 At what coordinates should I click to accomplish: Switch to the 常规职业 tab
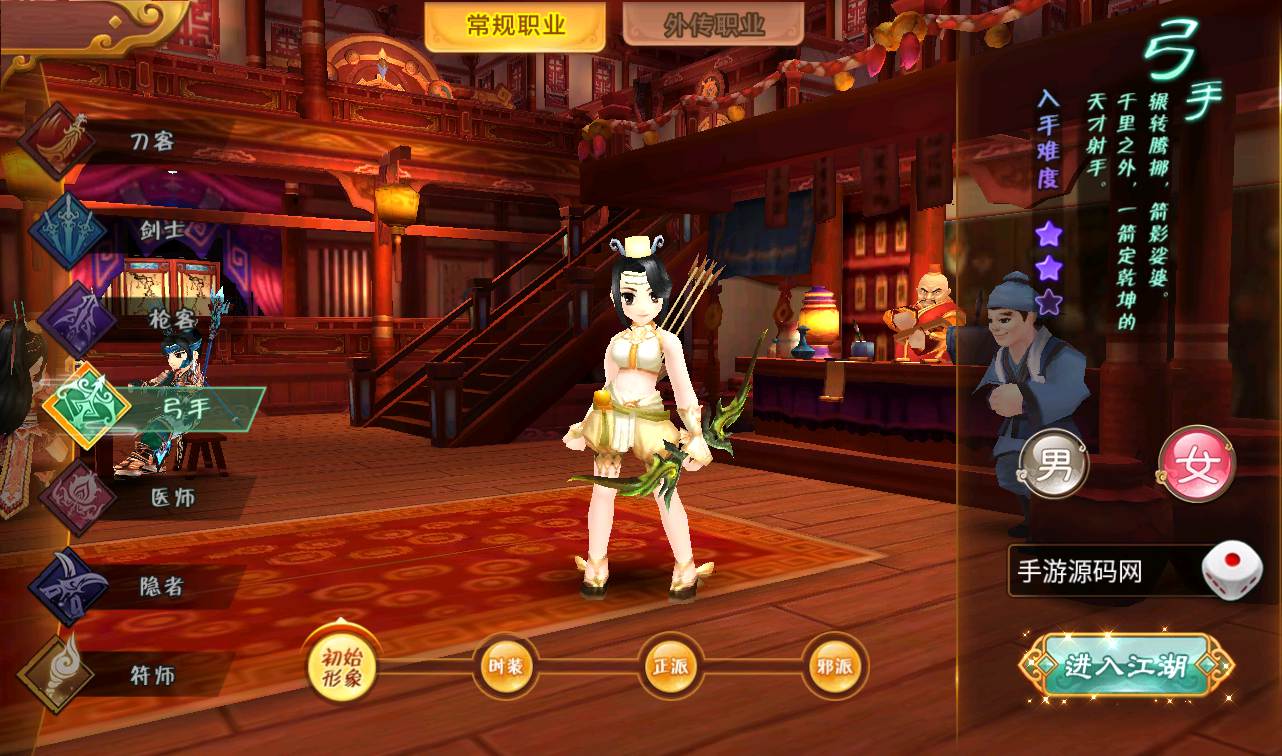tap(514, 27)
